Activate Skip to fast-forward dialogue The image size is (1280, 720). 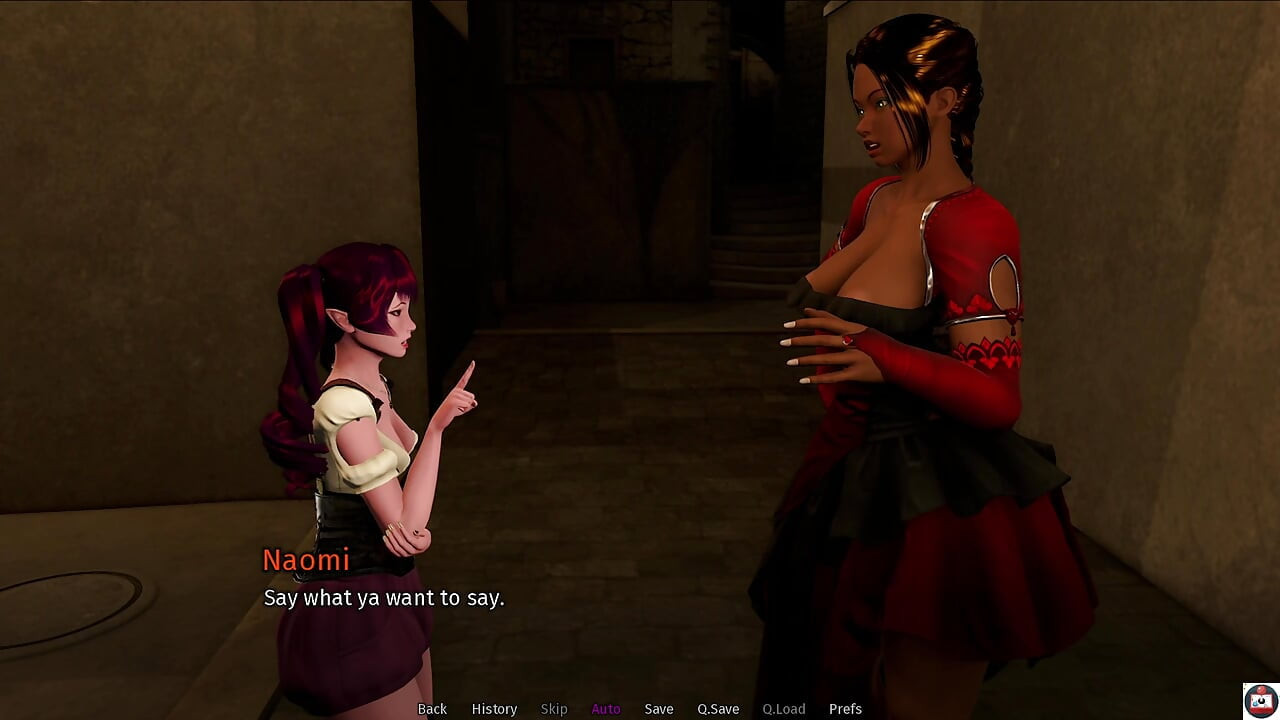554,709
